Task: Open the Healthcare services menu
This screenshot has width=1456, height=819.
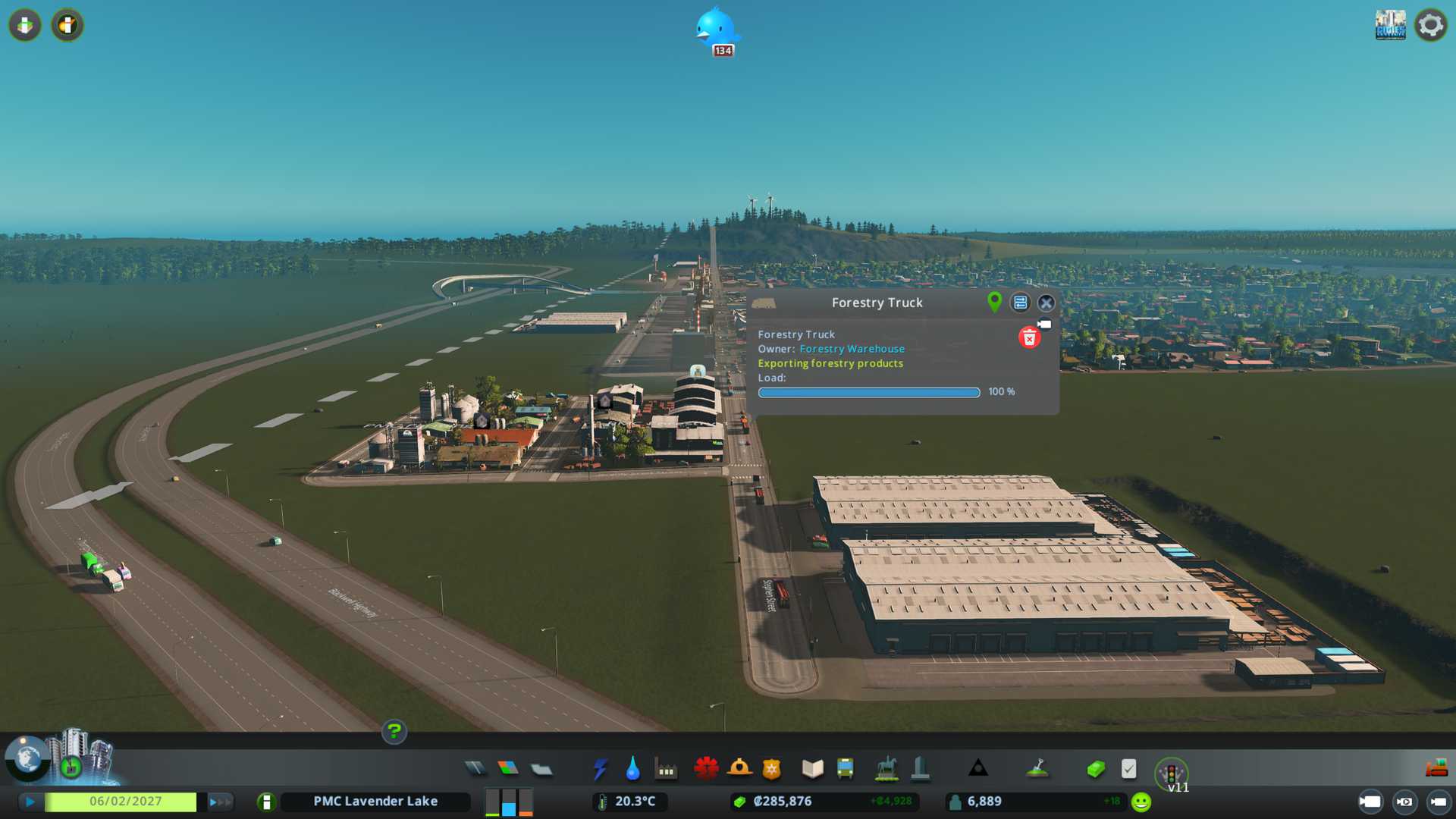Action: coord(706,769)
